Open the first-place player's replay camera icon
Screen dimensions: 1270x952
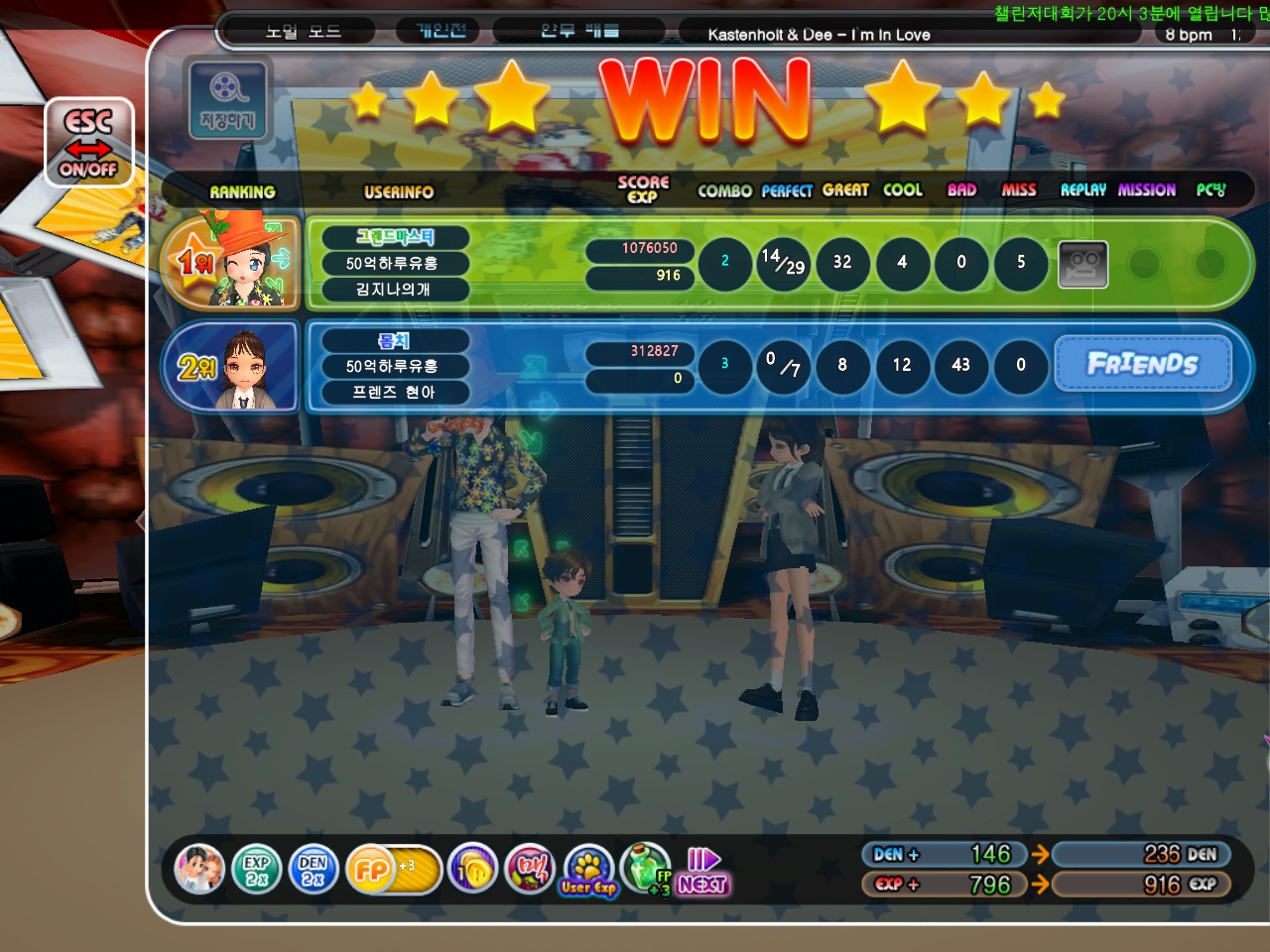tap(1082, 264)
